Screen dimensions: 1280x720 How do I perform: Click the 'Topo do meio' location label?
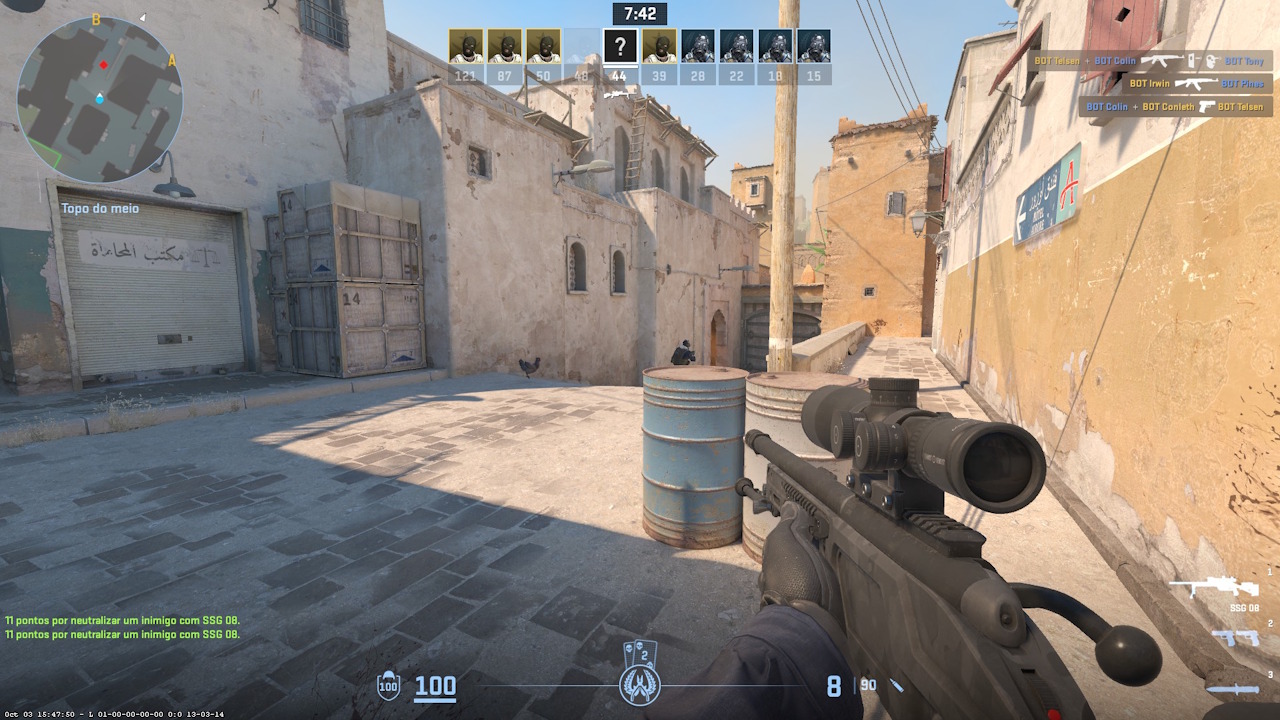[x=100, y=208]
